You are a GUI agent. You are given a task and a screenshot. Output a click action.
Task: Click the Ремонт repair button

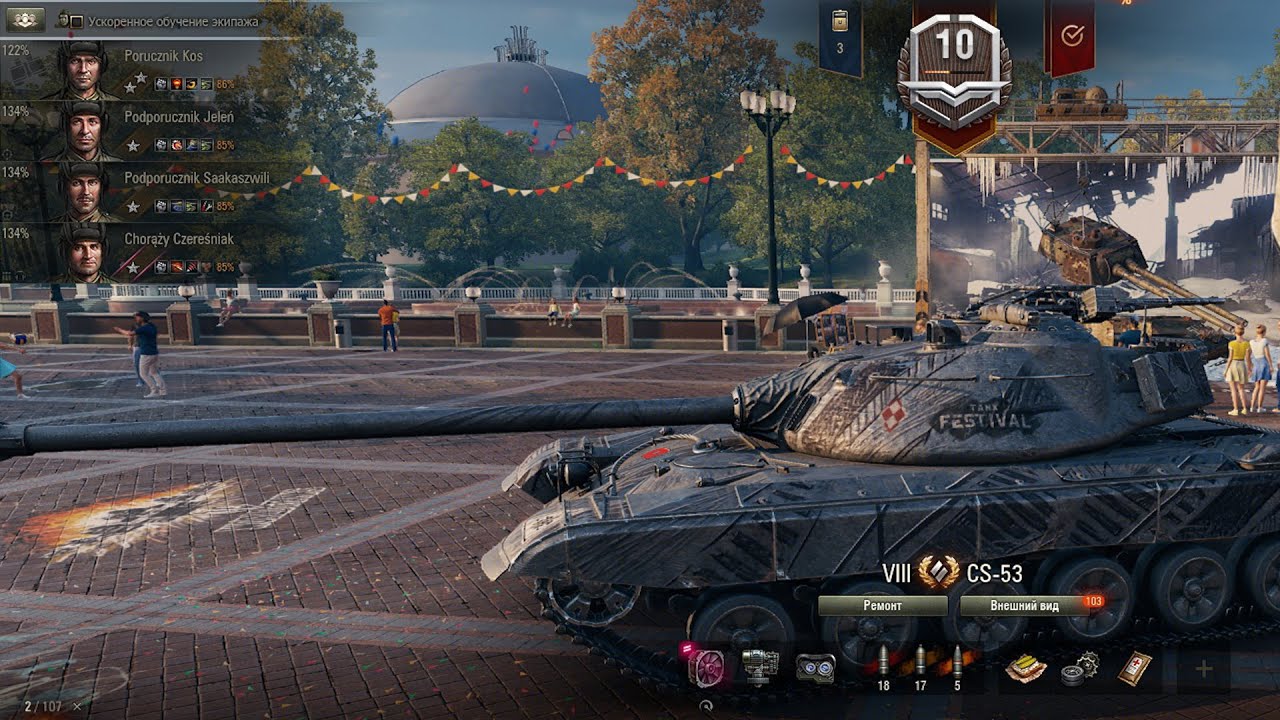[x=882, y=605]
